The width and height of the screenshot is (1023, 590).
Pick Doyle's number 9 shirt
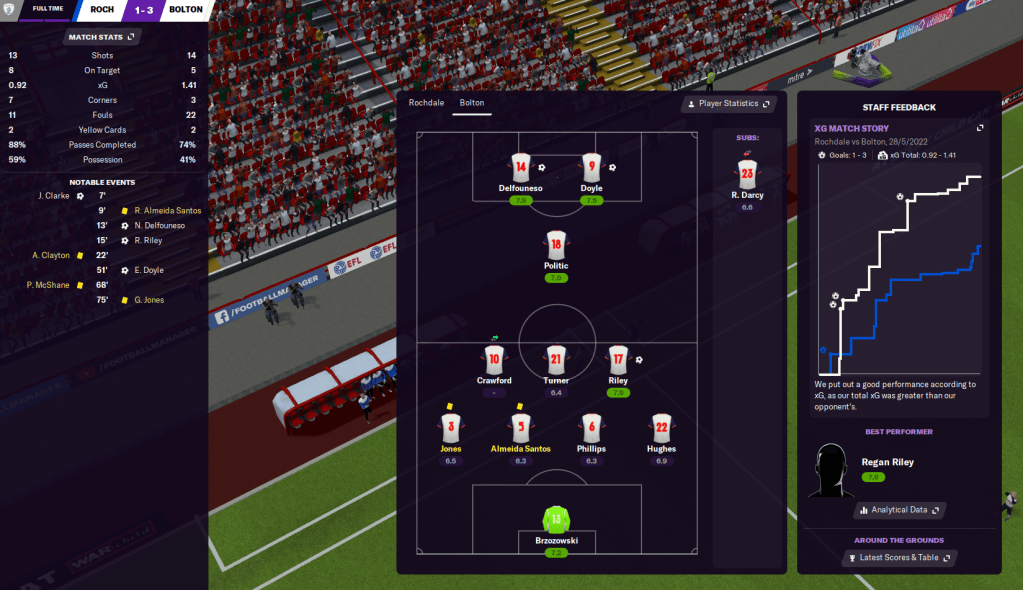click(x=591, y=167)
